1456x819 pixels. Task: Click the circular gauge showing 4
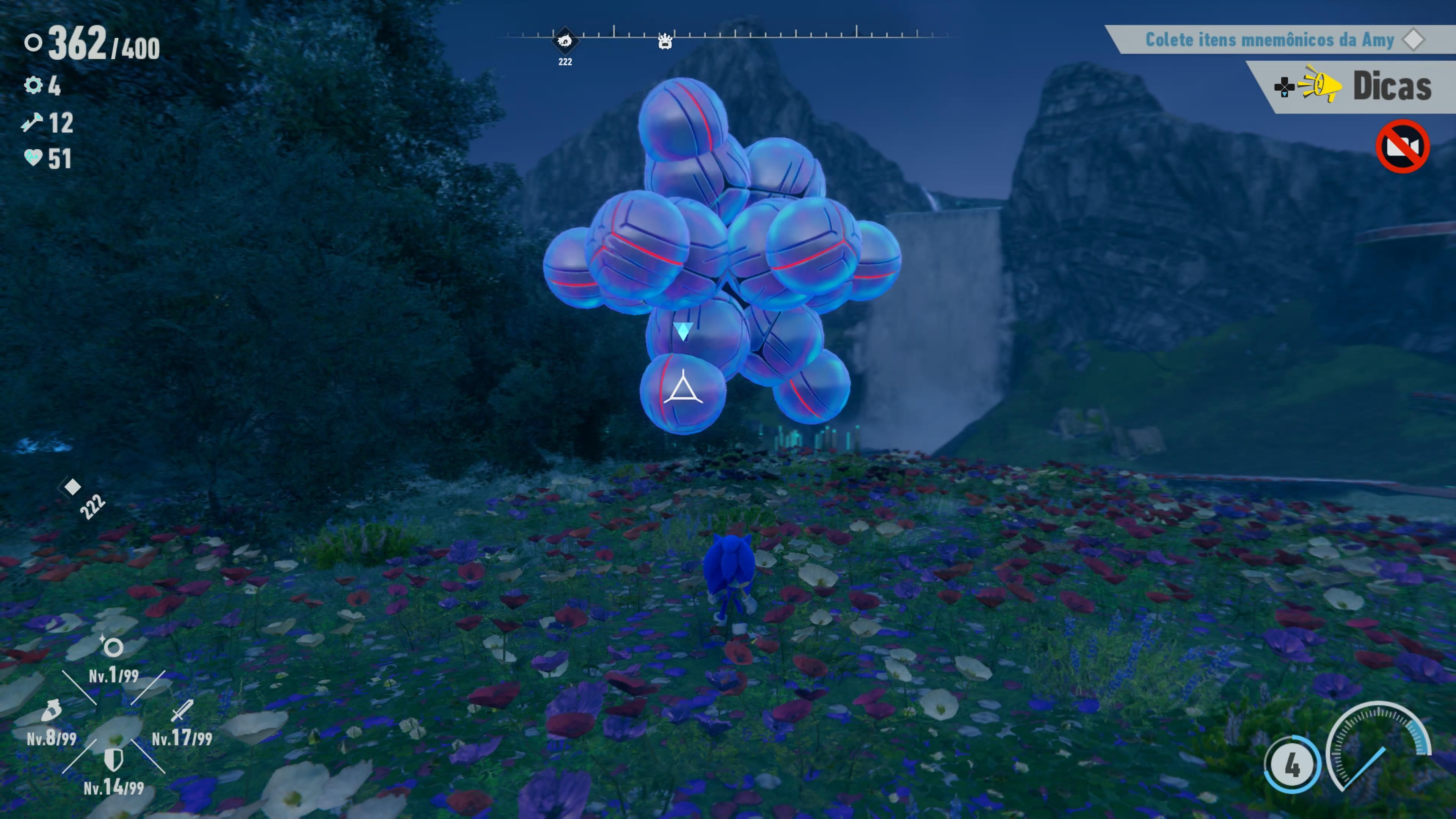point(1292,765)
